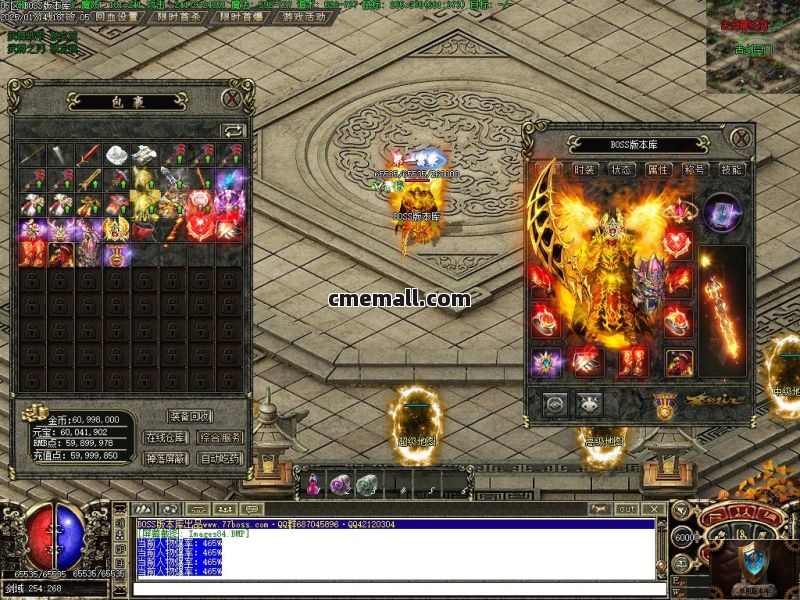Click the inventory sort arrows button
The height and width of the screenshot is (600, 800).
click(x=233, y=130)
